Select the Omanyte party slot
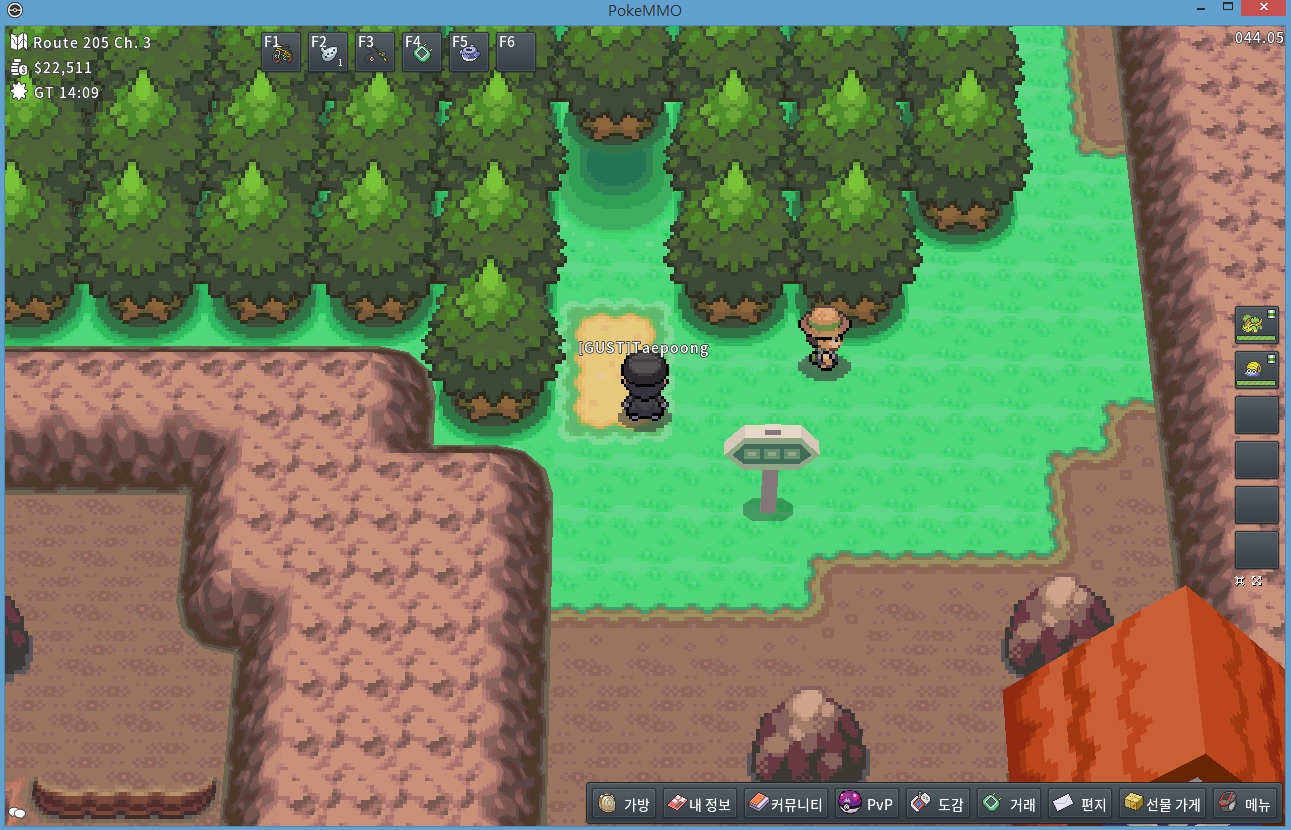The width and height of the screenshot is (1291, 830). [1256, 370]
